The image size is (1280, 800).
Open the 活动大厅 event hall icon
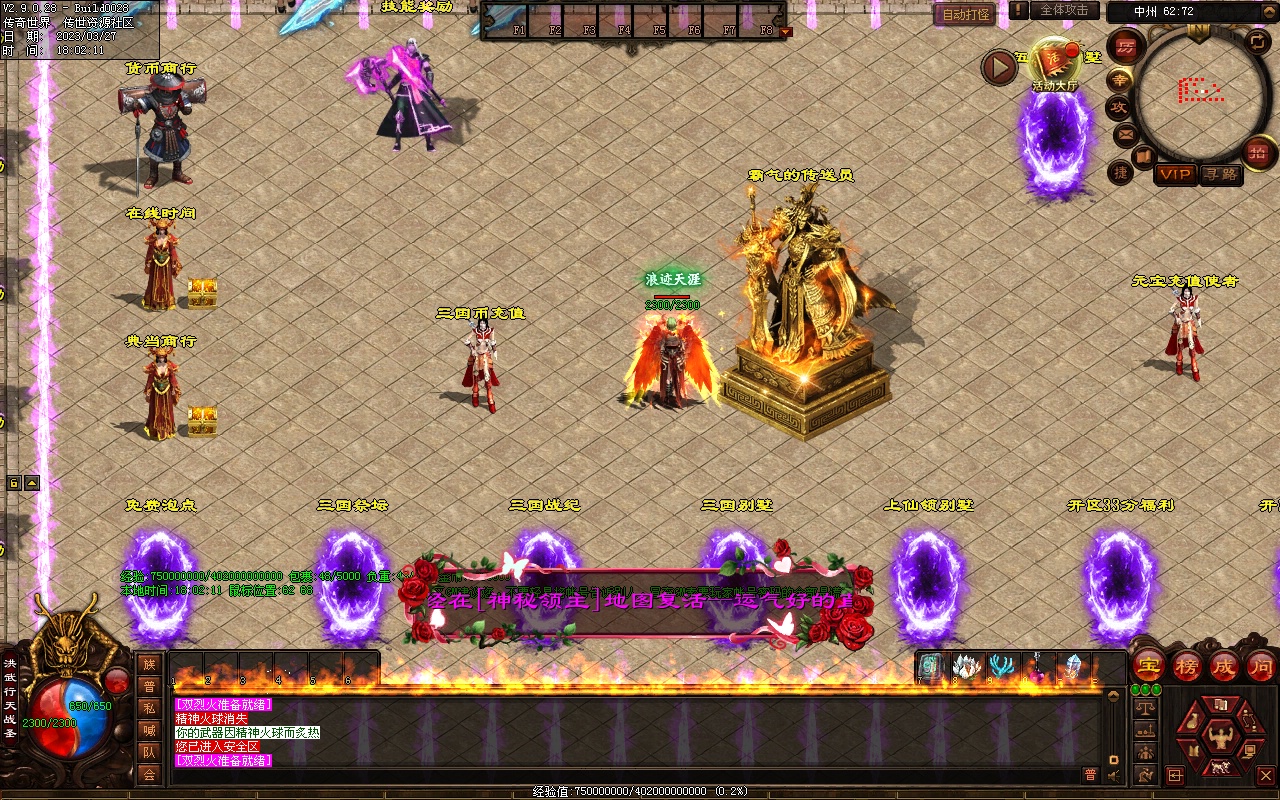(x=1054, y=64)
